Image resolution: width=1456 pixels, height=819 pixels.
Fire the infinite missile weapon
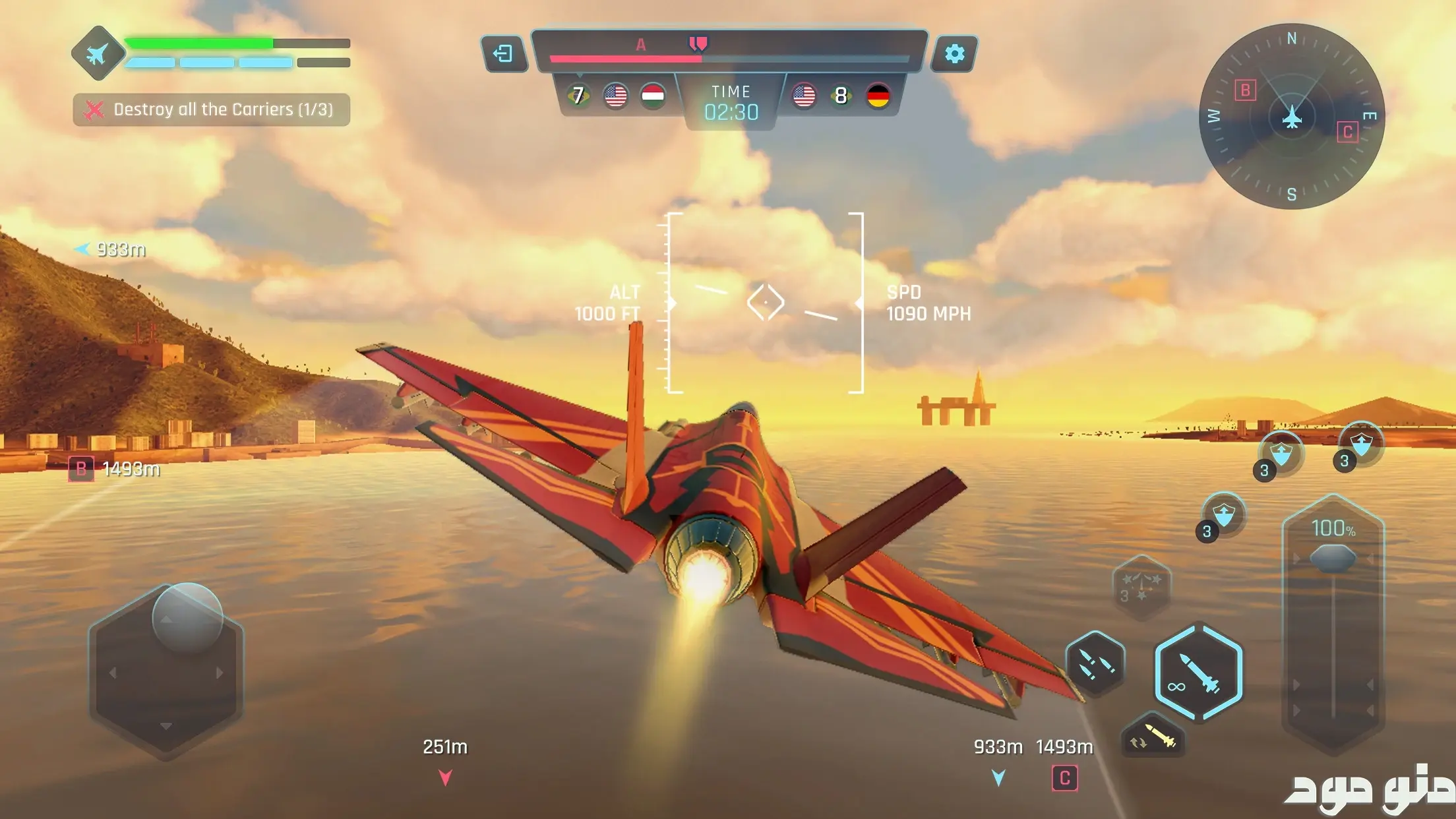(x=1198, y=672)
